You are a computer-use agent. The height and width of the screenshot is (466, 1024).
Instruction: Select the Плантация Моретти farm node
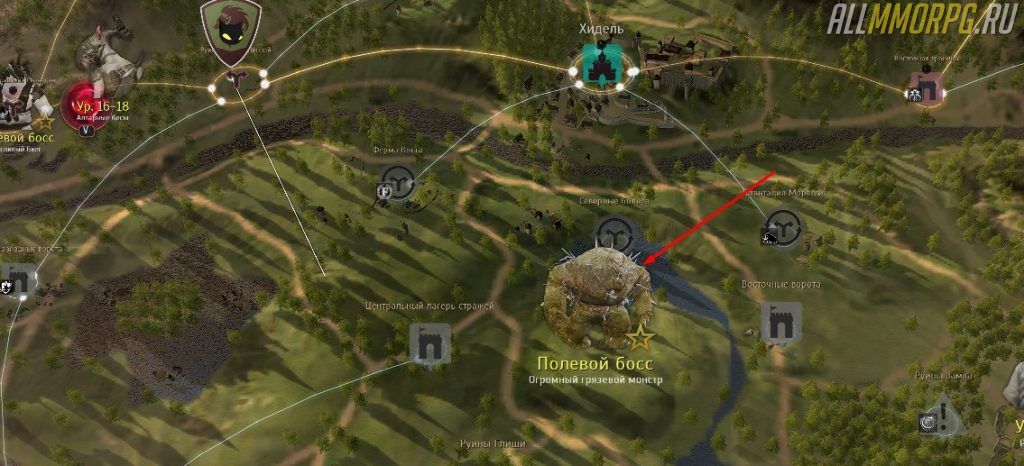[782, 230]
